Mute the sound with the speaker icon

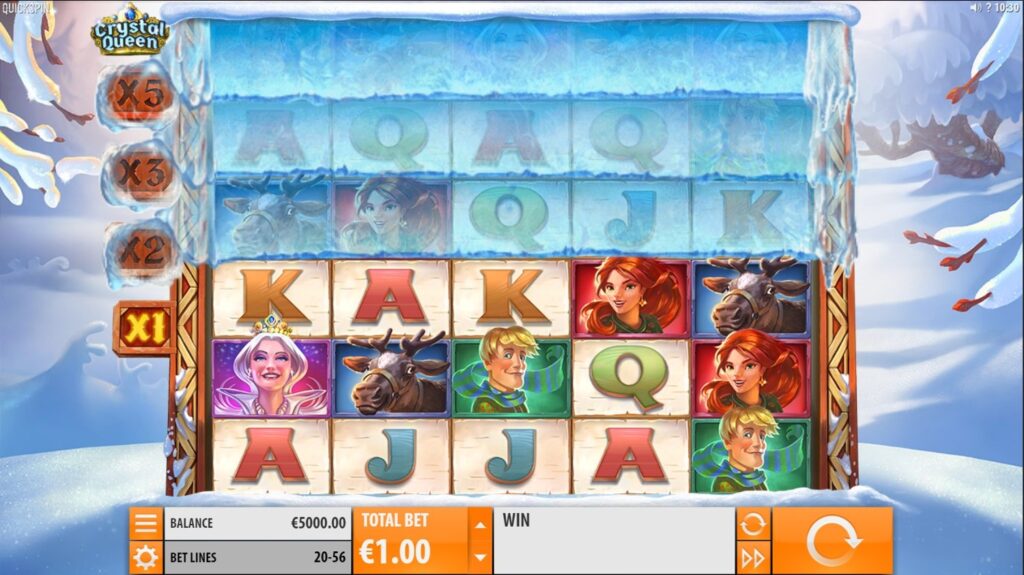(975, 7)
